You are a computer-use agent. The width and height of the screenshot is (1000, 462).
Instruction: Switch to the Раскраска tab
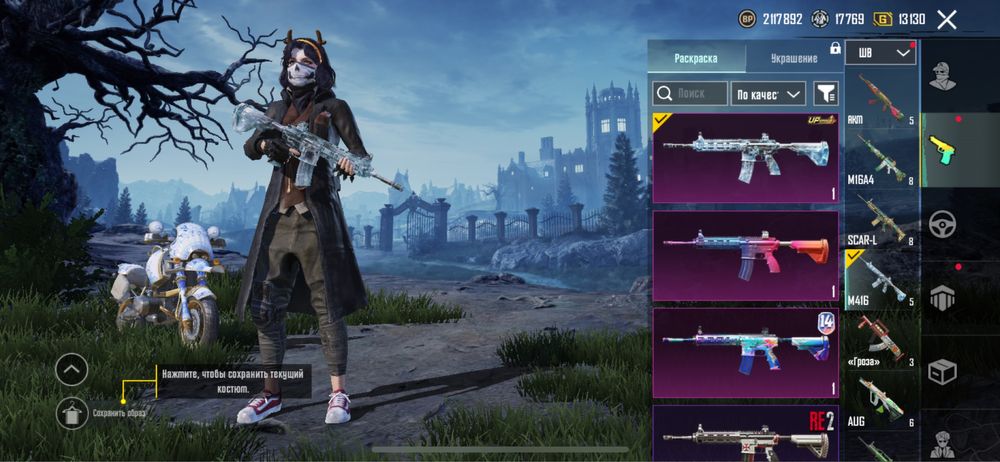coord(696,58)
